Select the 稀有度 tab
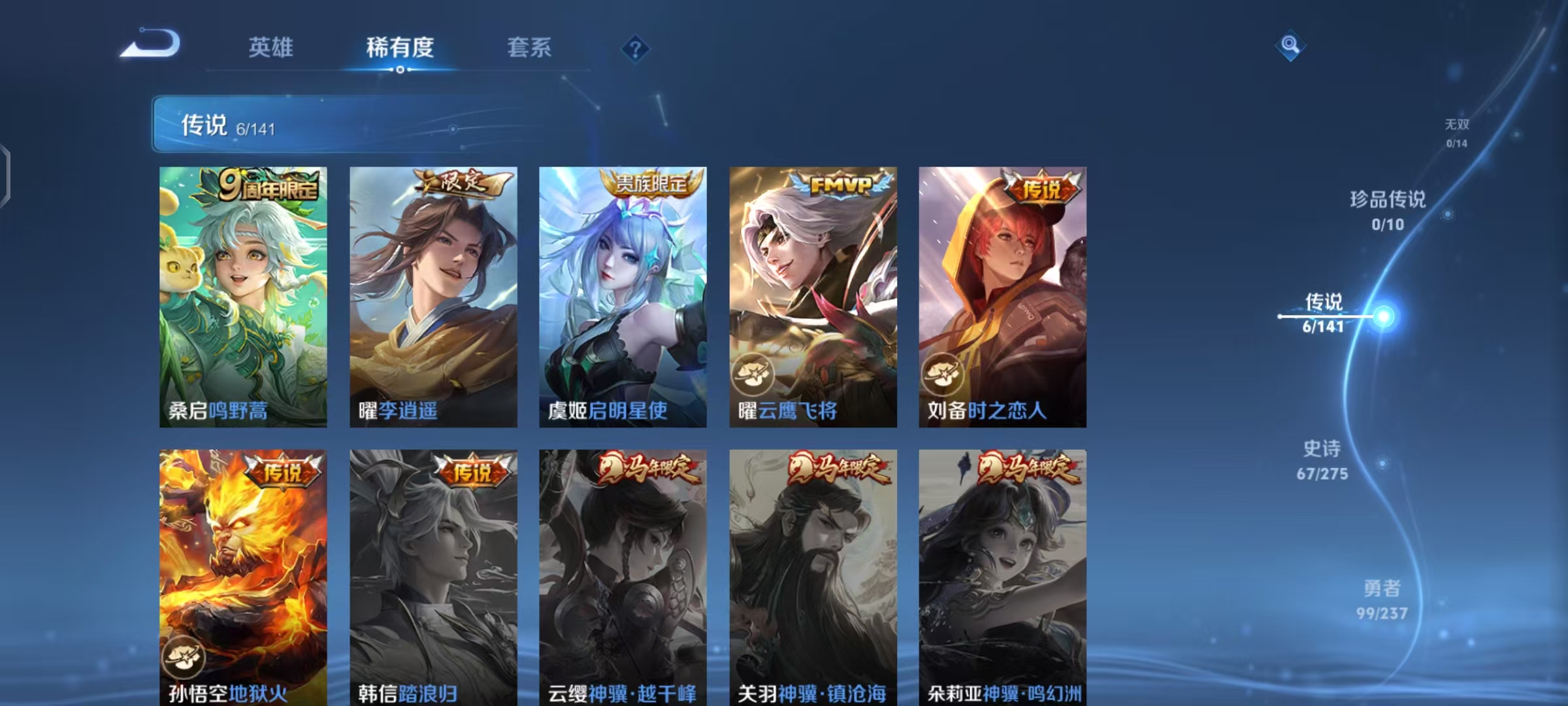Viewport: 1568px width, 706px height. click(x=400, y=48)
